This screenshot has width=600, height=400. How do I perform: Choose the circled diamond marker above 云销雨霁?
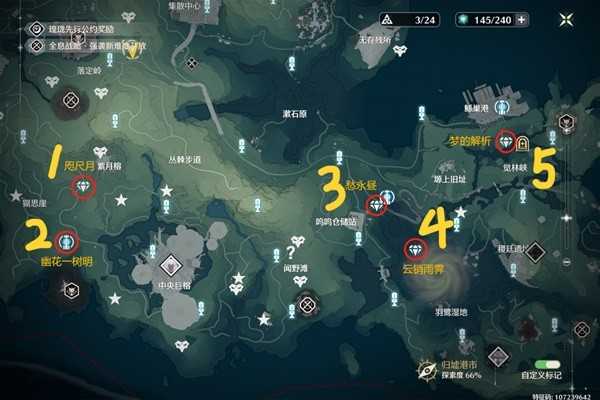[x=413, y=250]
